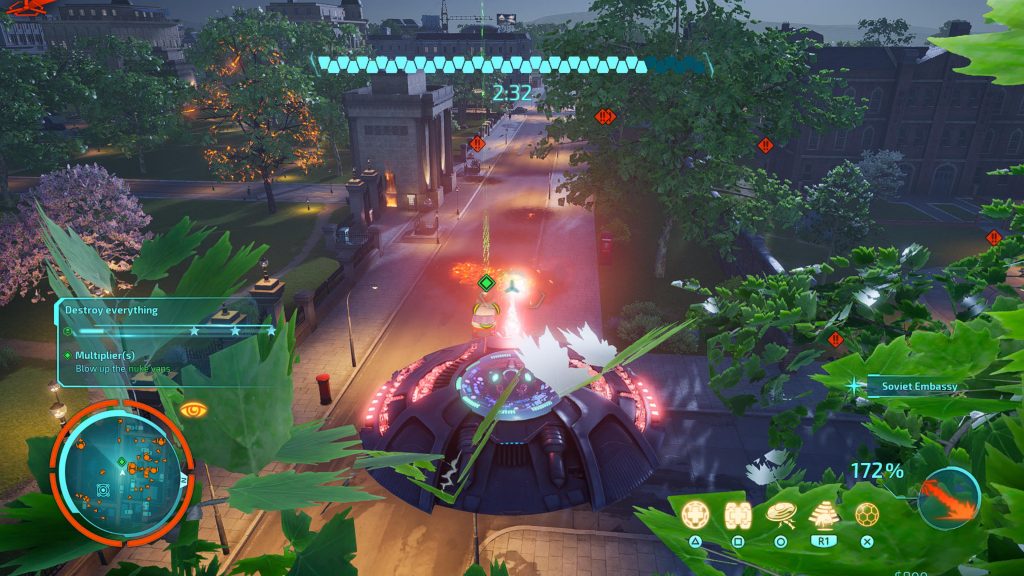Select the Soviet Embassy location marker
This screenshot has height=576, width=1024.
click(915, 386)
